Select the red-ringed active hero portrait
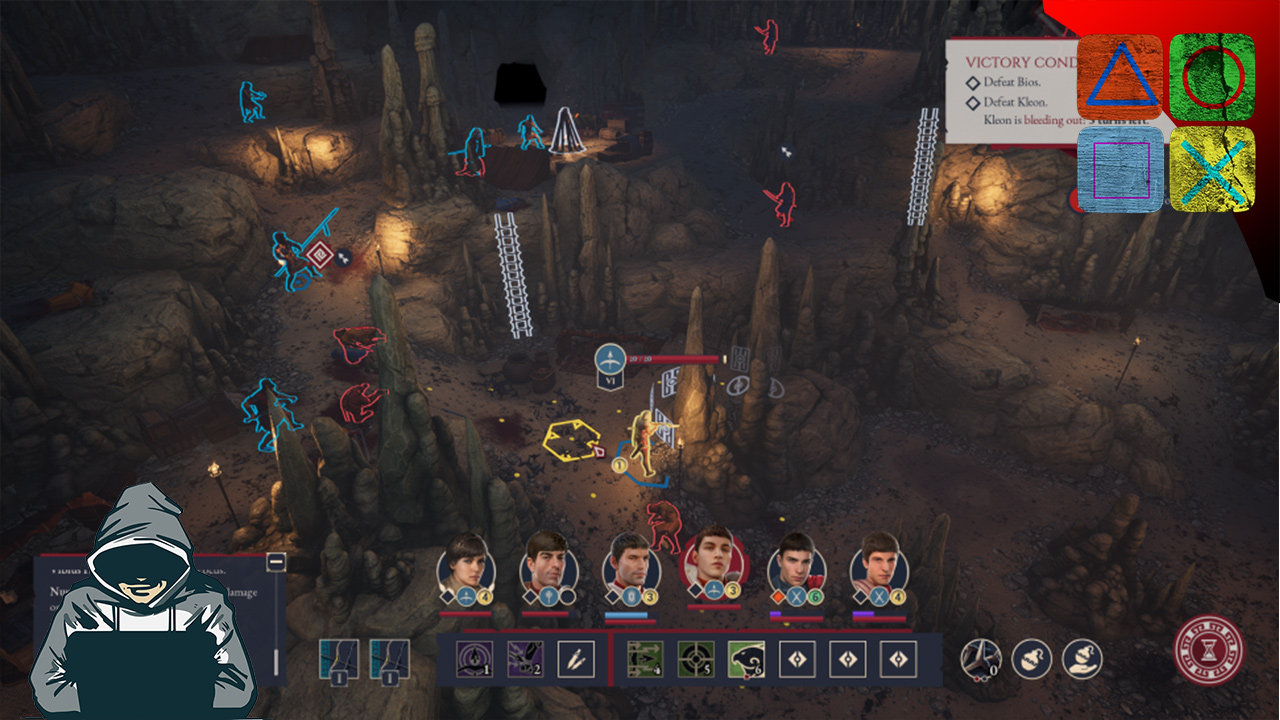The height and width of the screenshot is (720, 1280). tap(713, 560)
